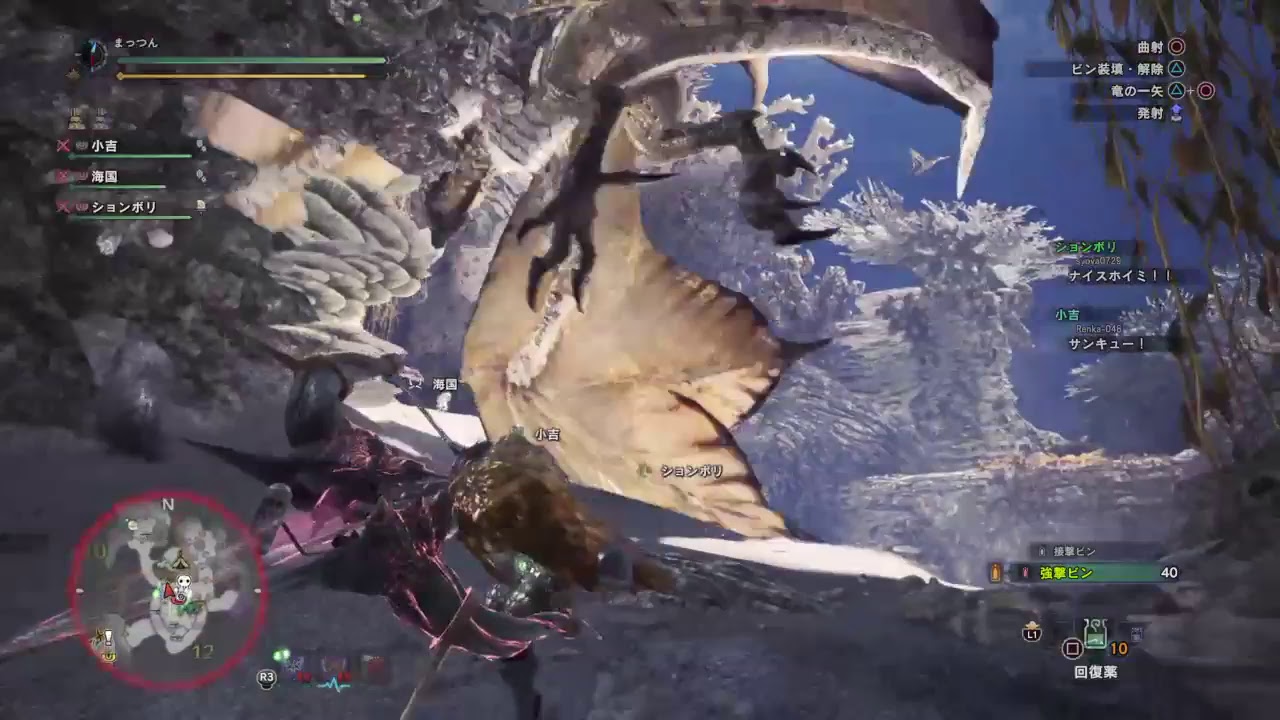
Task: Click the L1 item bar shortcut icon
Action: (1033, 633)
